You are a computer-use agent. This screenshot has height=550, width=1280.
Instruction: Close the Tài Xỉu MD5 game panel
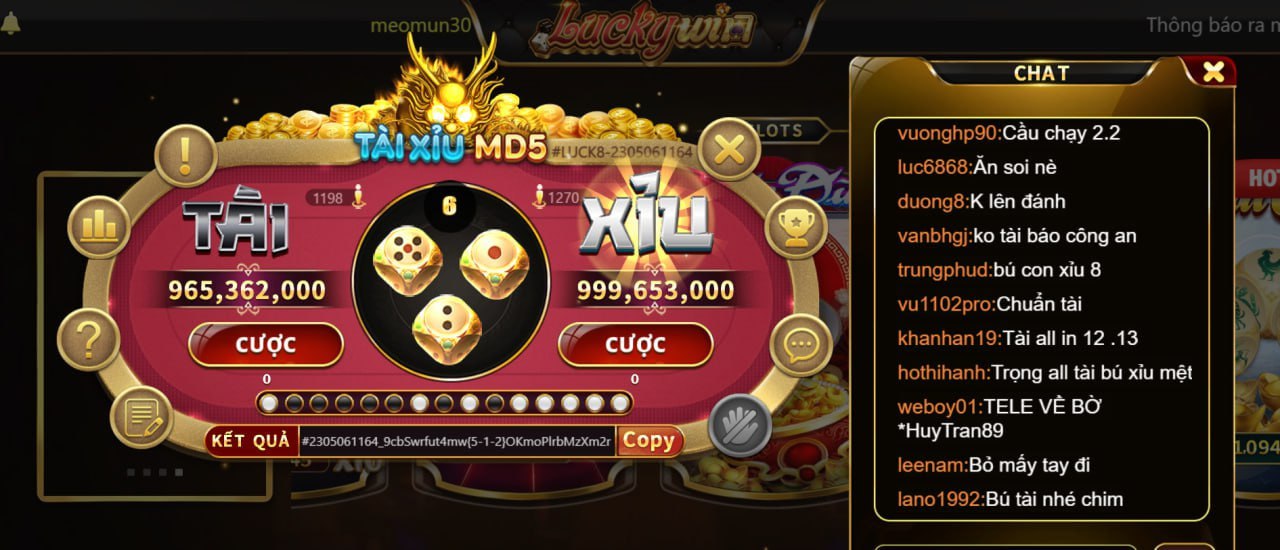point(730,150)
